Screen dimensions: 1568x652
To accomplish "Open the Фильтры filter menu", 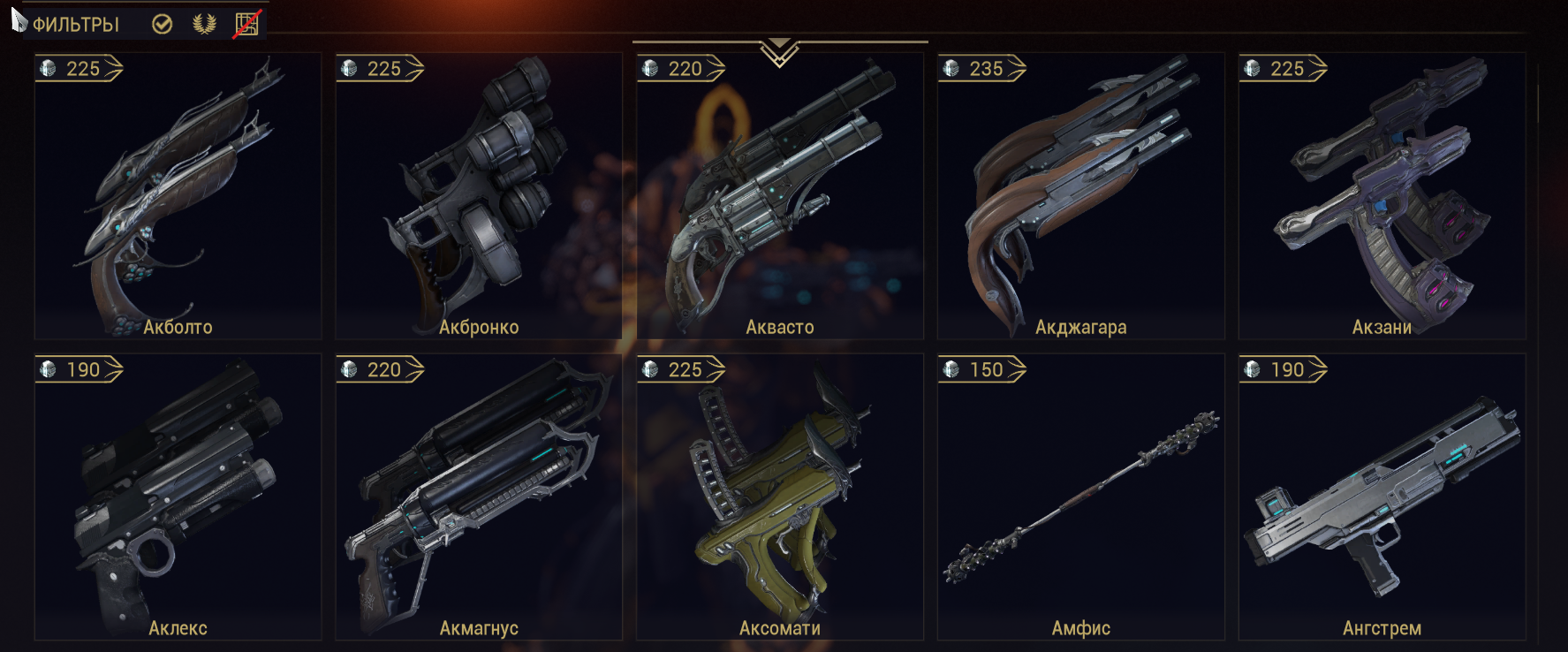I will tap(75, 25).
